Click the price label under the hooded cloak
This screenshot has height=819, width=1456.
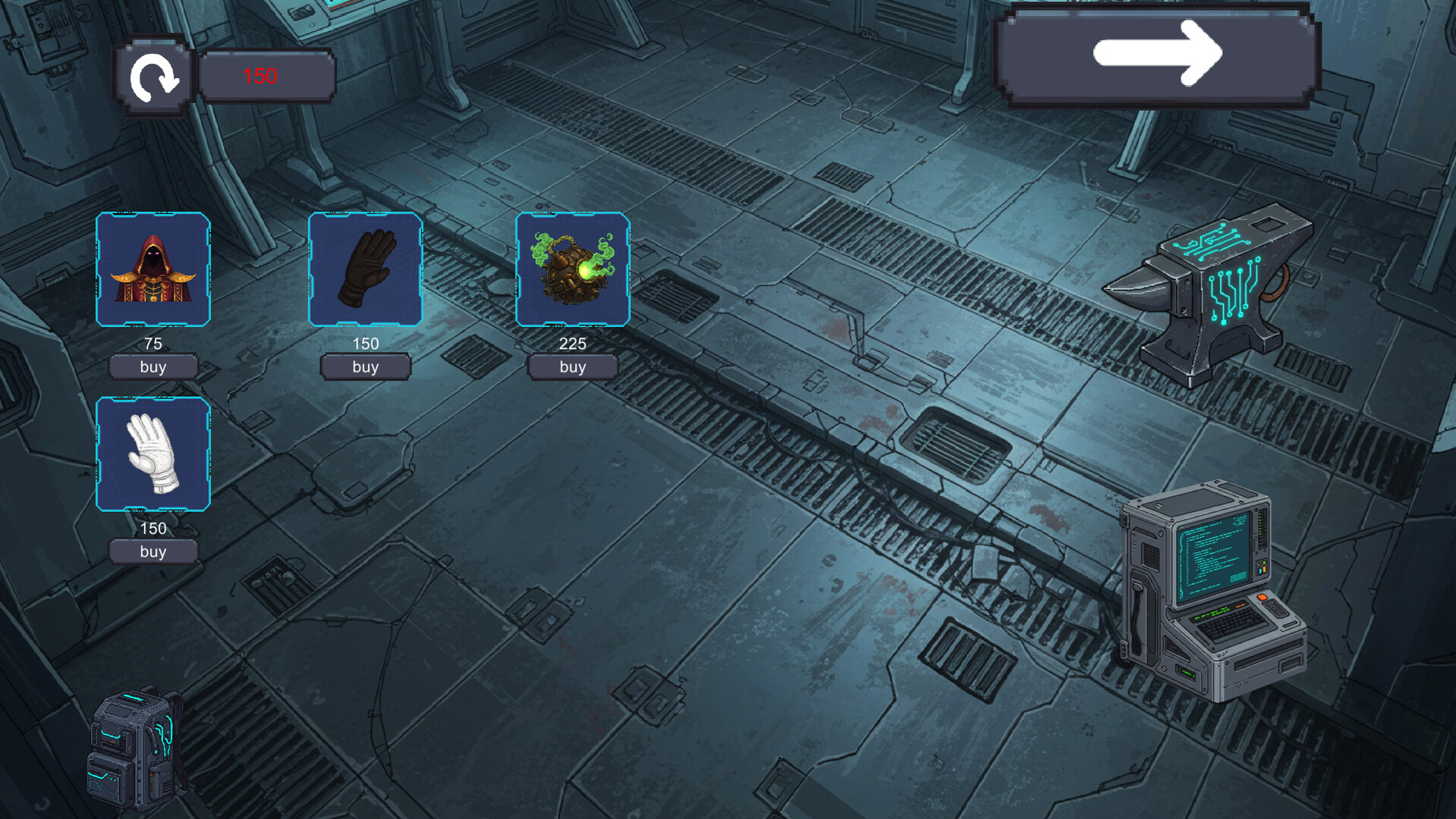point(153,344)
